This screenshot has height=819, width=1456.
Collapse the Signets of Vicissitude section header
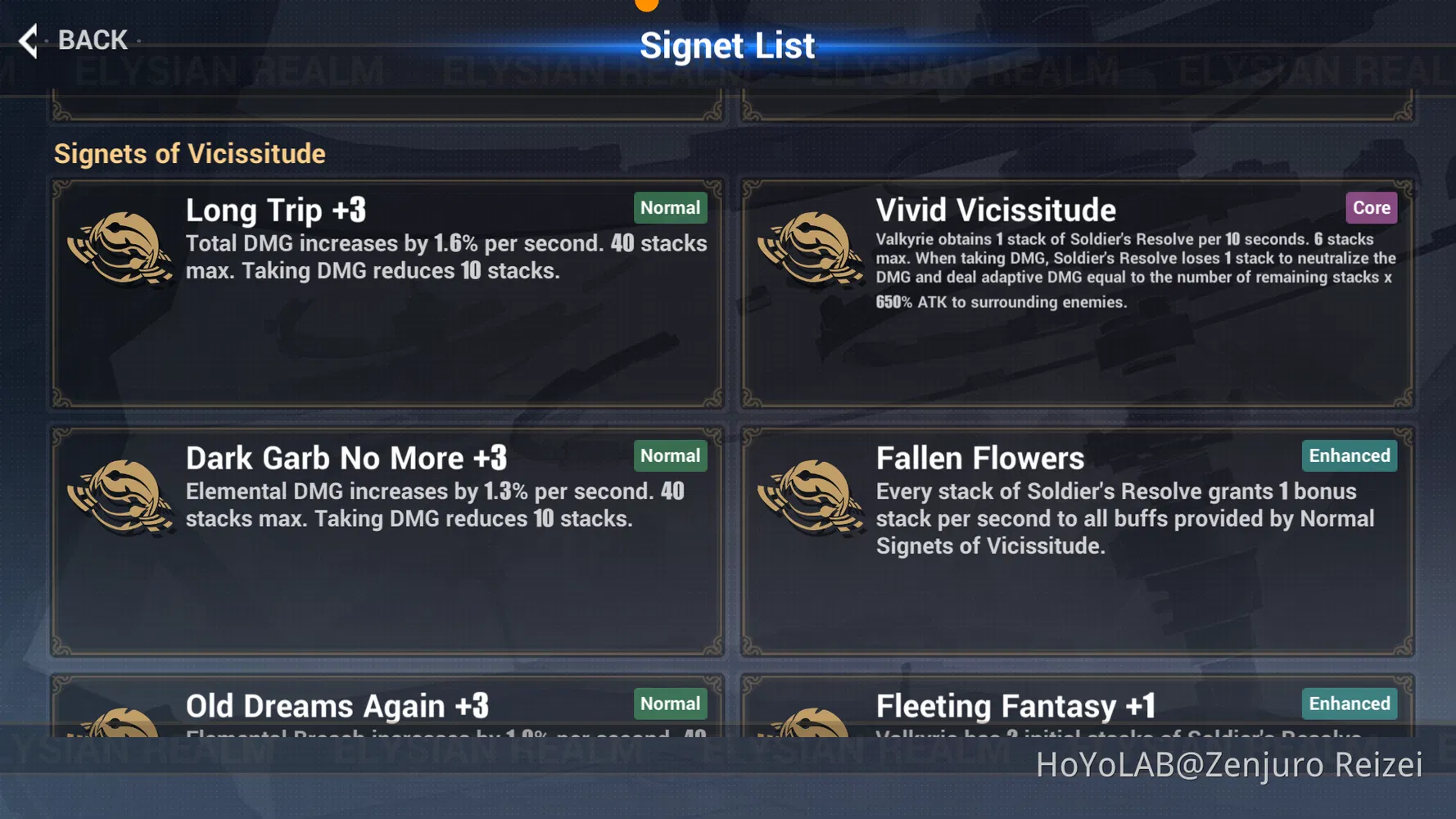point(190,153)
